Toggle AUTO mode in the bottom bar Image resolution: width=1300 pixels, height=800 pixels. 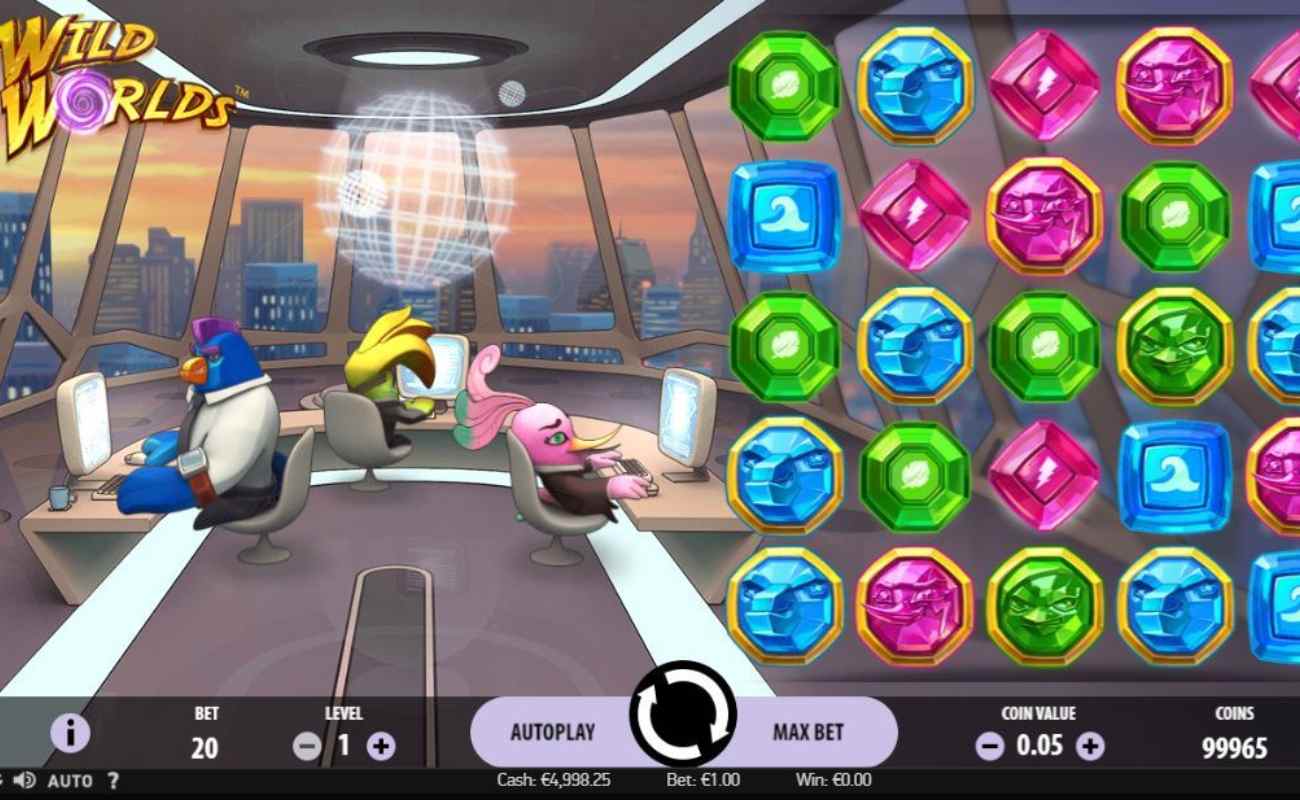(x=72, y=780)
